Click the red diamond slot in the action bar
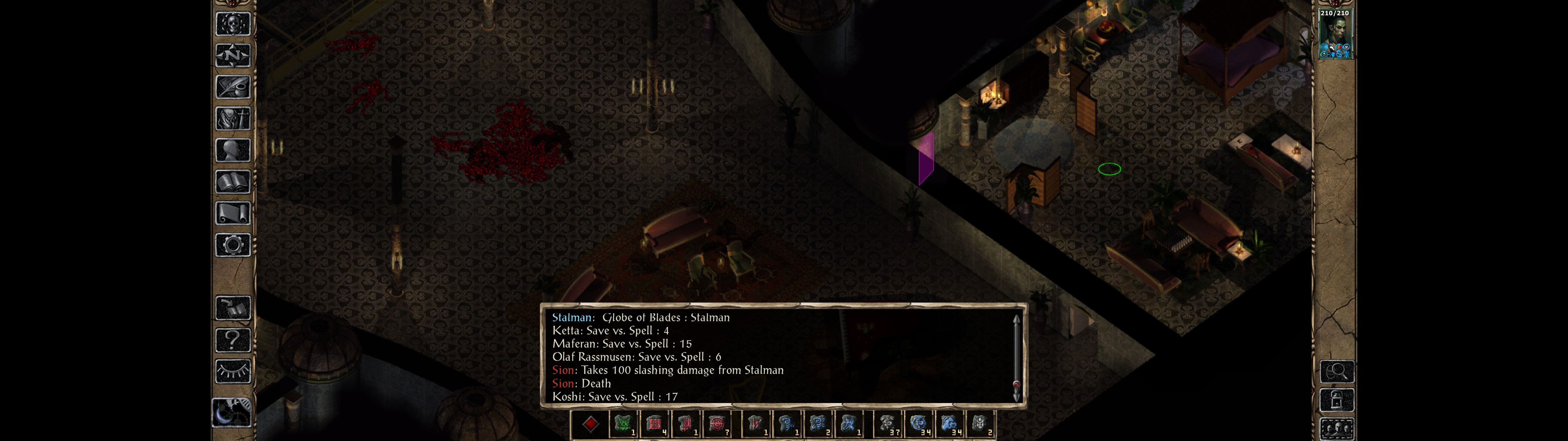Viewport: 1568px width, 441px height. click(590, 424)
